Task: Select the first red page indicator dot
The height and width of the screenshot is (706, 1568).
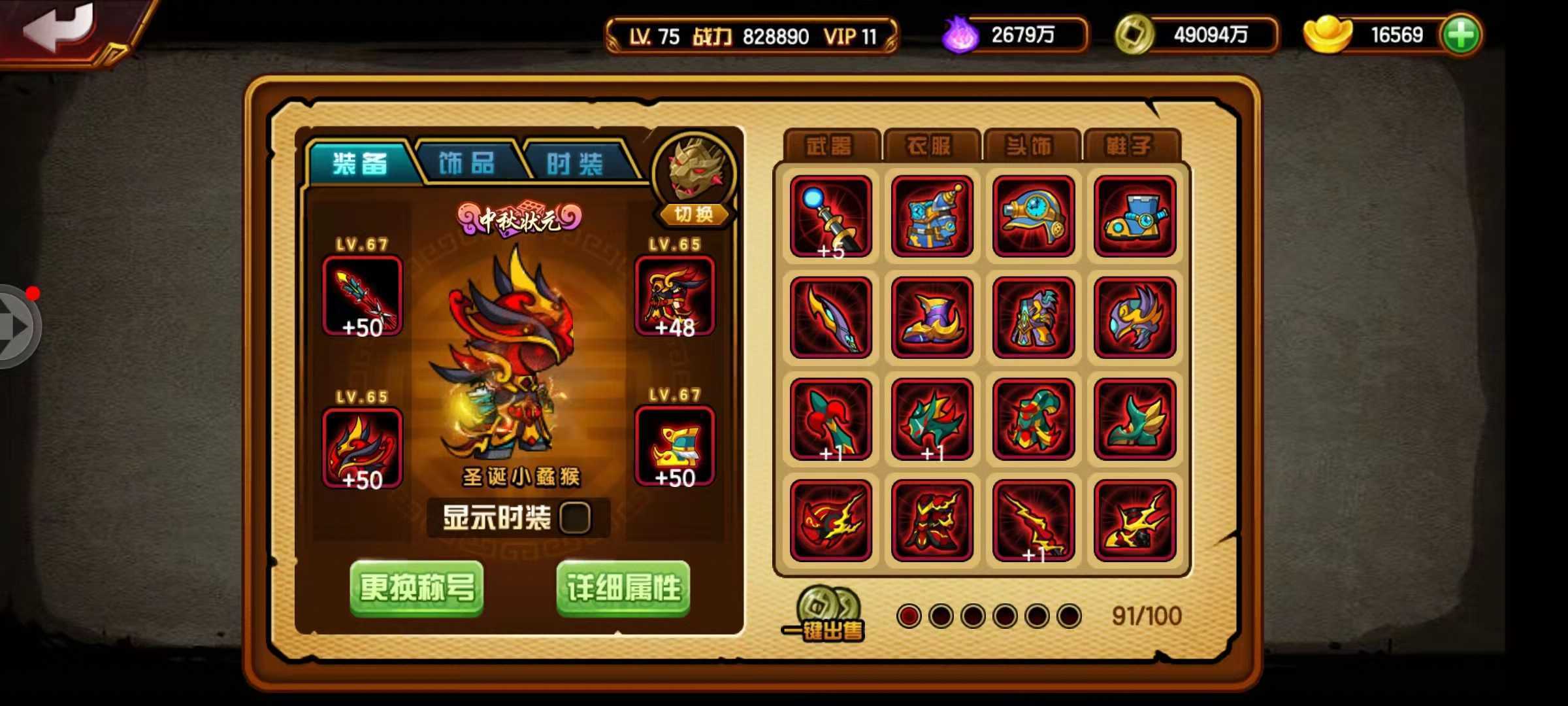Action: [907, 615]
